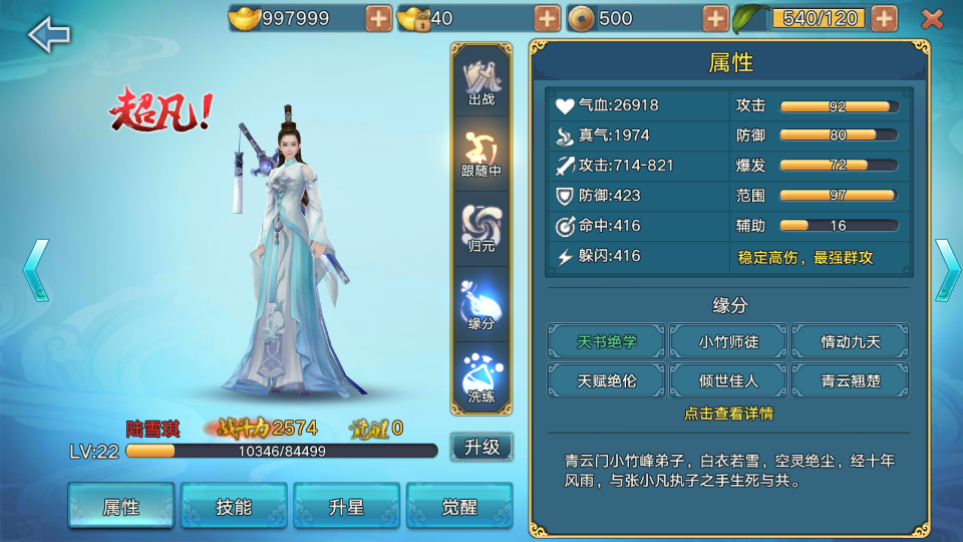Show the next character with right arrow
The height and width of the screenshot is (542, 963).
coord(946,270)
